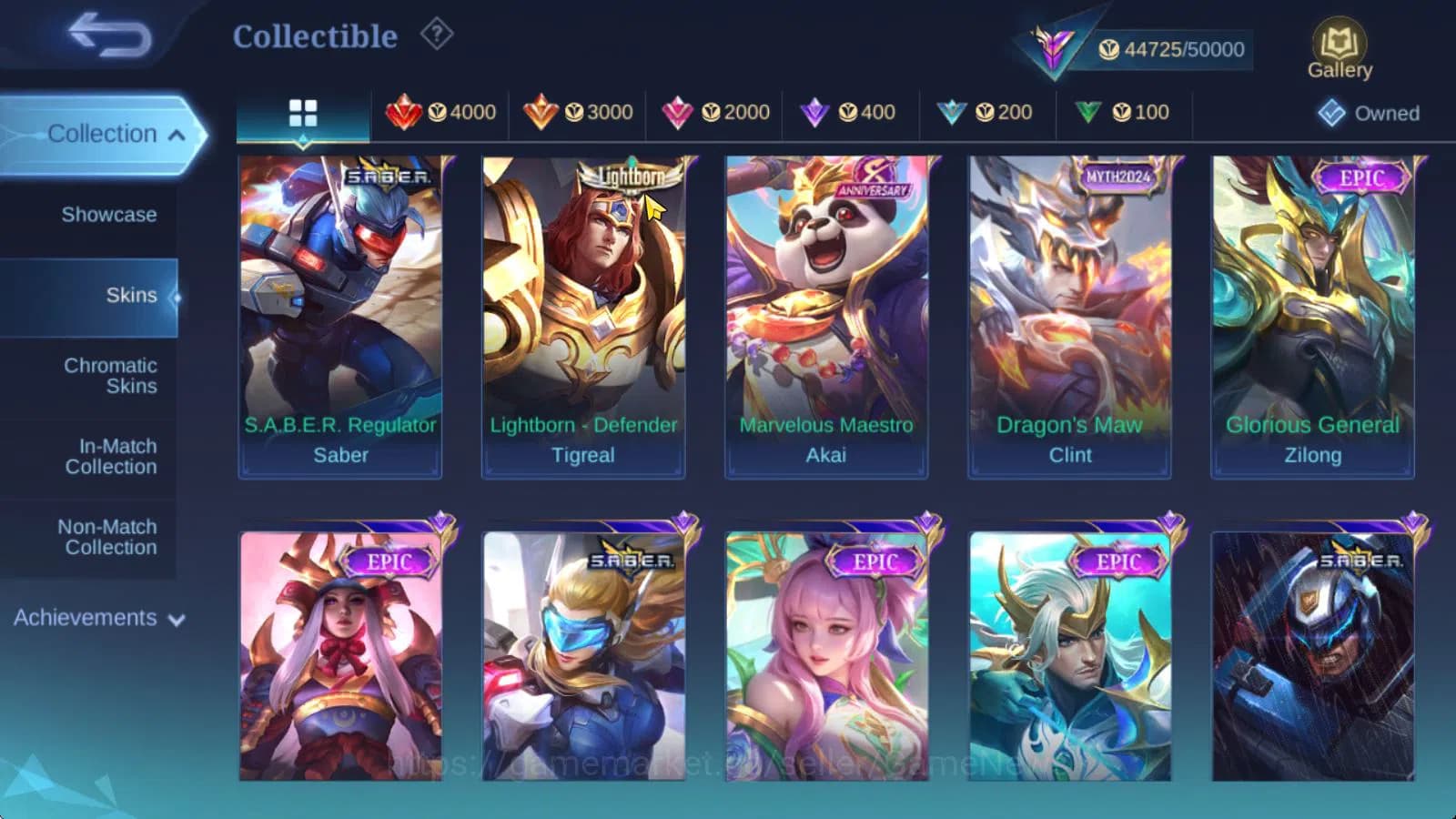Collapse the Collection menu
Image resolution: width=1456 pixels, height=819 pixels.
105,133
